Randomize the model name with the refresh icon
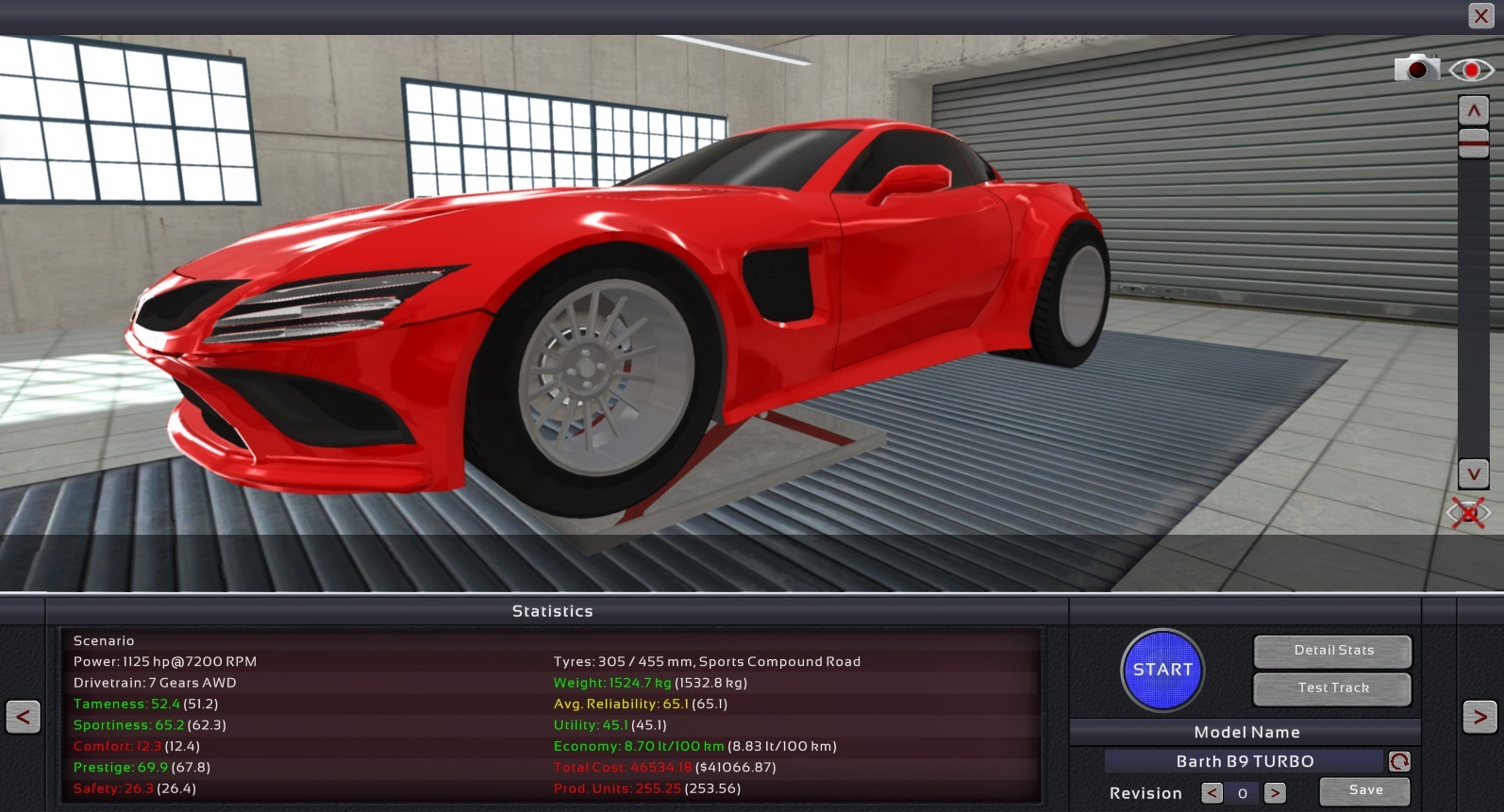The image size is (1504, 812). click(x=1399, y=761)
